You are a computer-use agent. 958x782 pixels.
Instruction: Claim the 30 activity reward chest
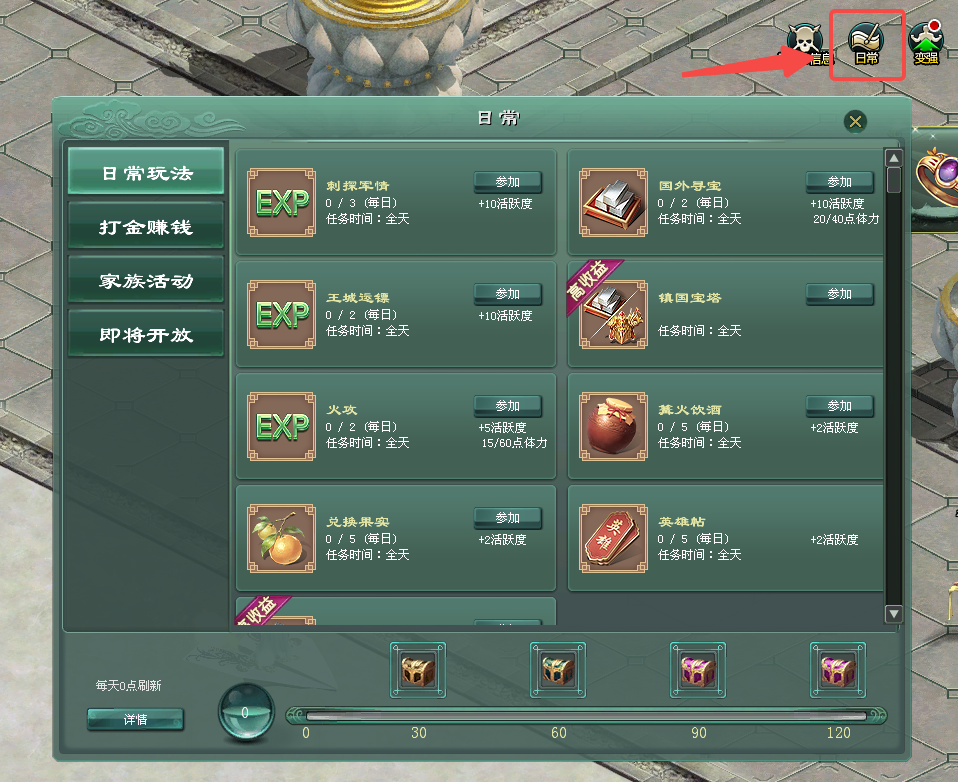[x=418, y=670]
